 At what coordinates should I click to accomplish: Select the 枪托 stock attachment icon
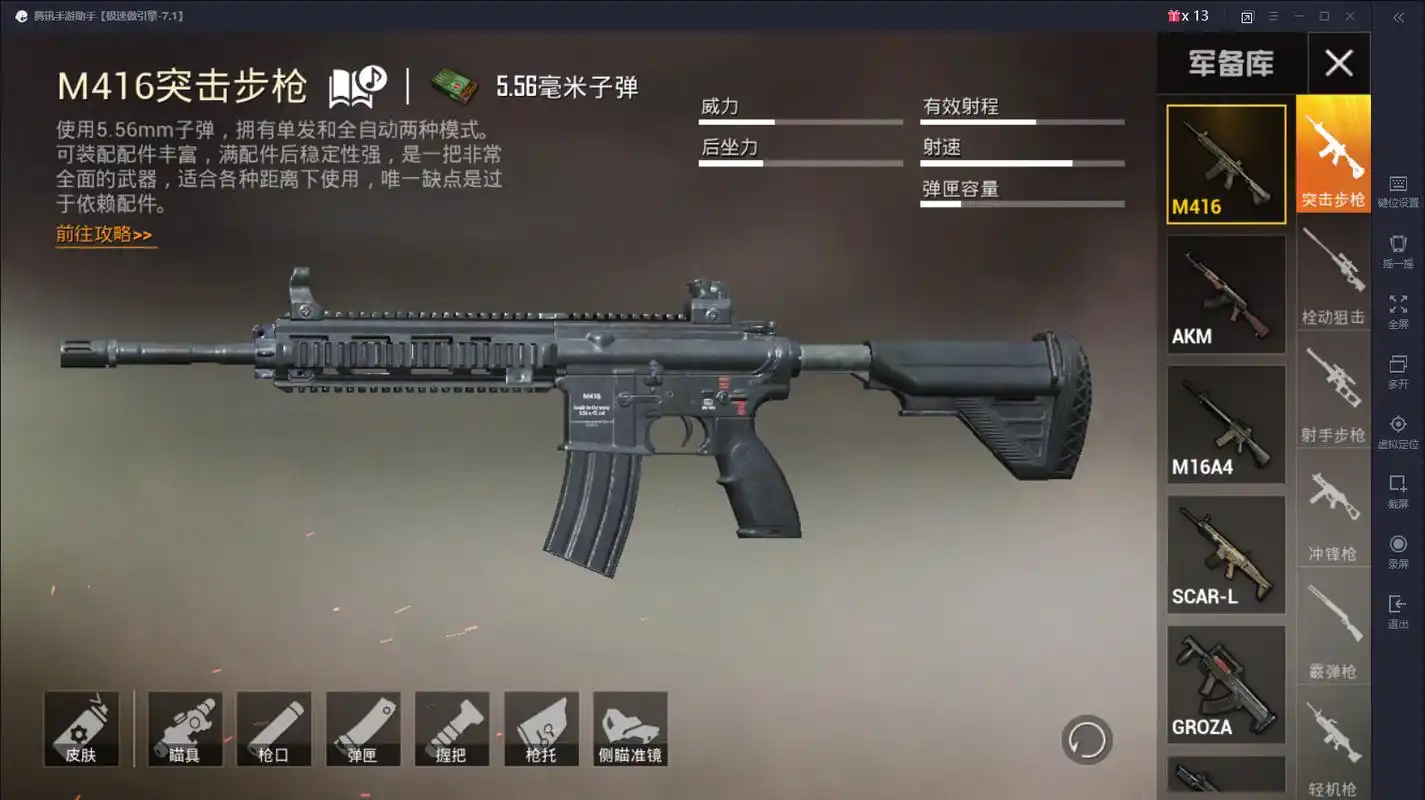point(541,728)
